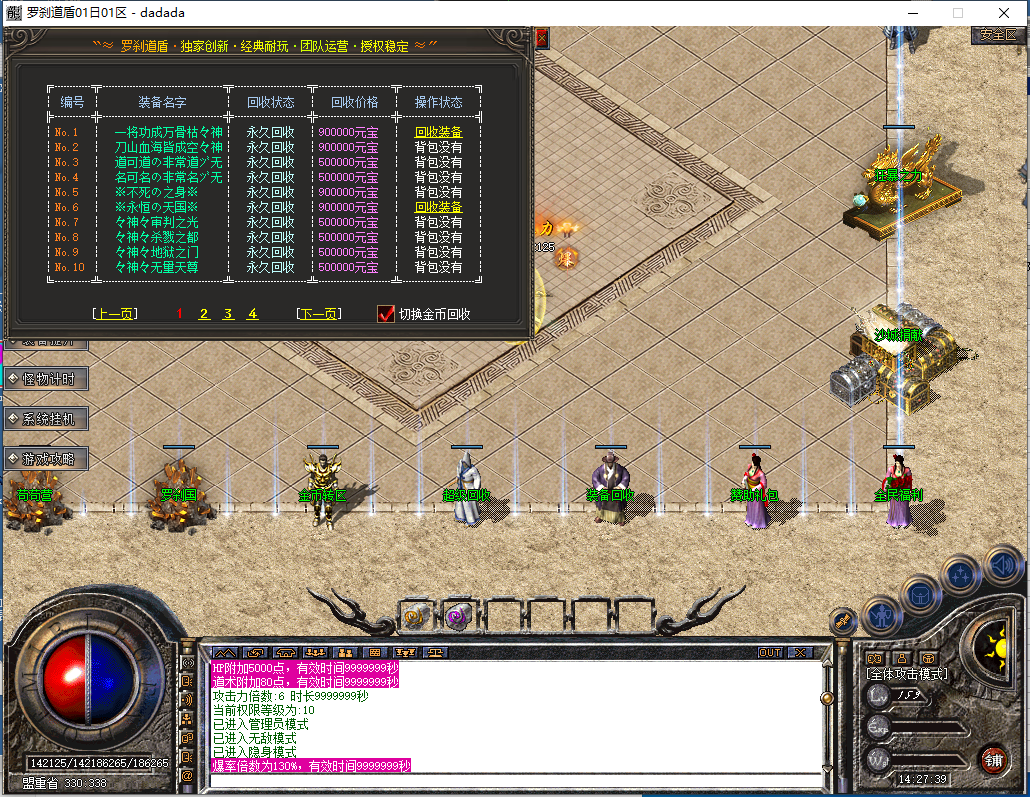
Task: Jump to page 2 of recycle list
Action: click(x=204, y=314)
